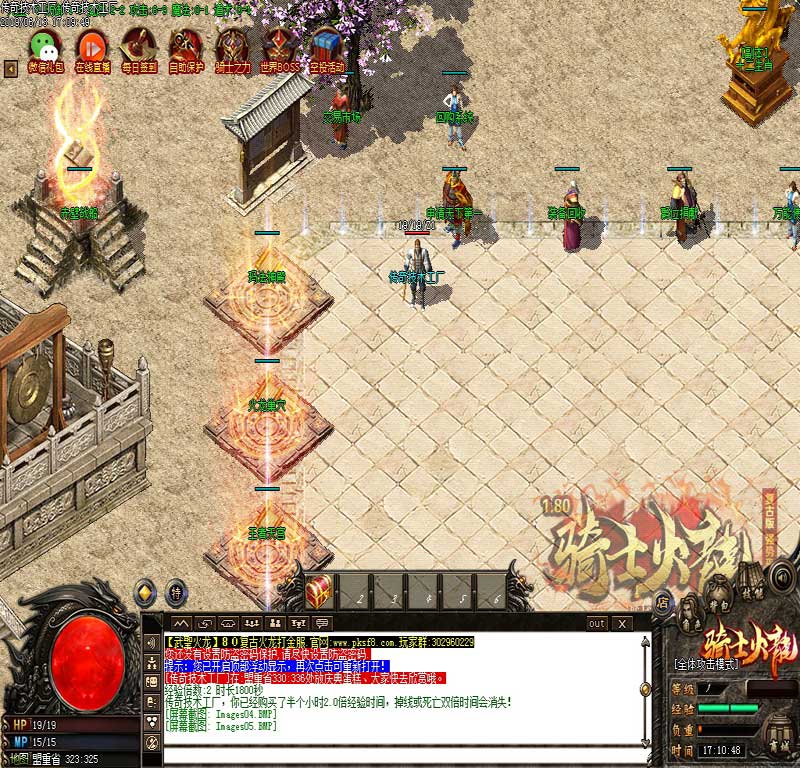This screenshot has height=768, width=800.
Task: Close the chat window with the X button
Action: click(622, 623)
